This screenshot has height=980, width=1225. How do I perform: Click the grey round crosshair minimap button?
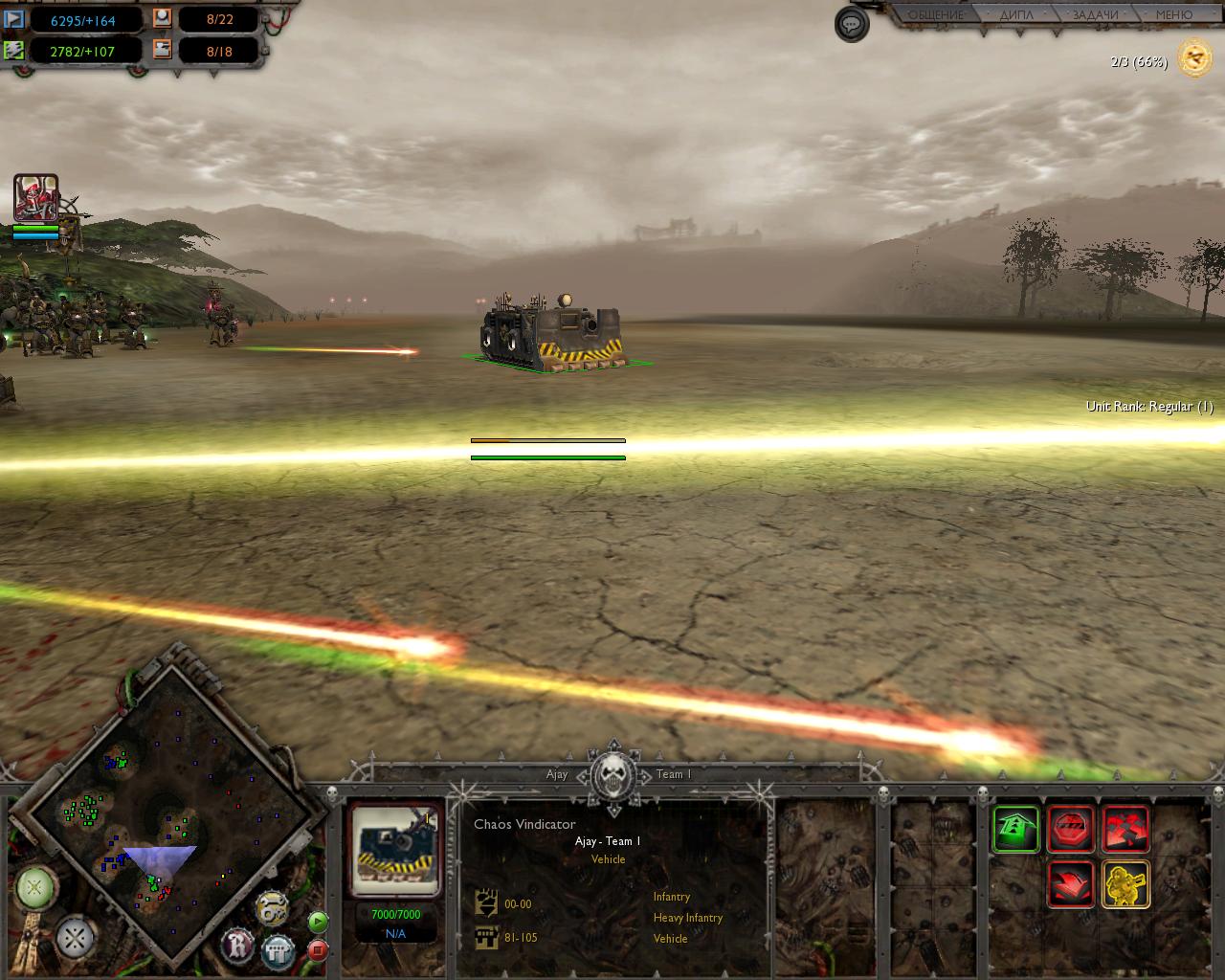click(x=75, y=938)
